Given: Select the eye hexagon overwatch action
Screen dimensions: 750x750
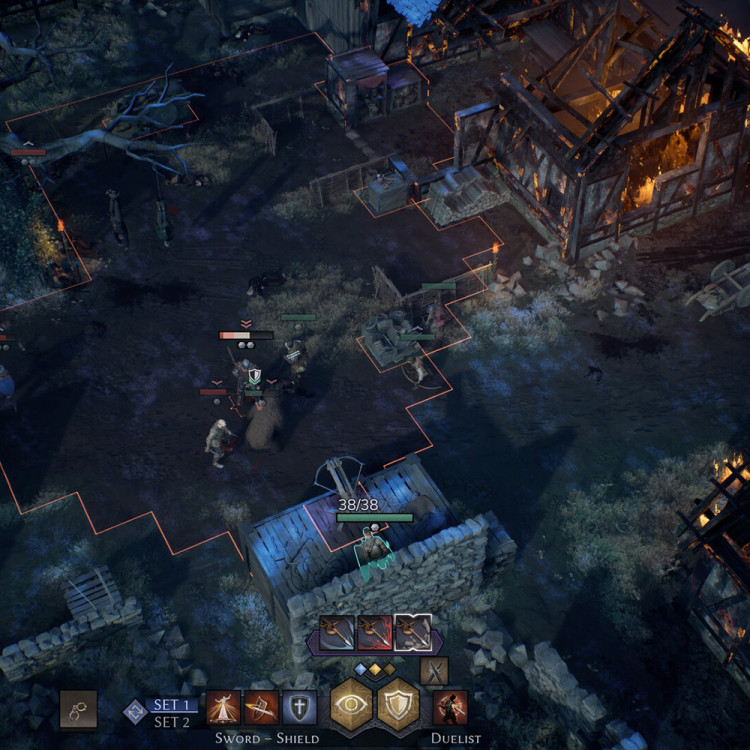Looking at the screenshot, I should tap(352, 705).
